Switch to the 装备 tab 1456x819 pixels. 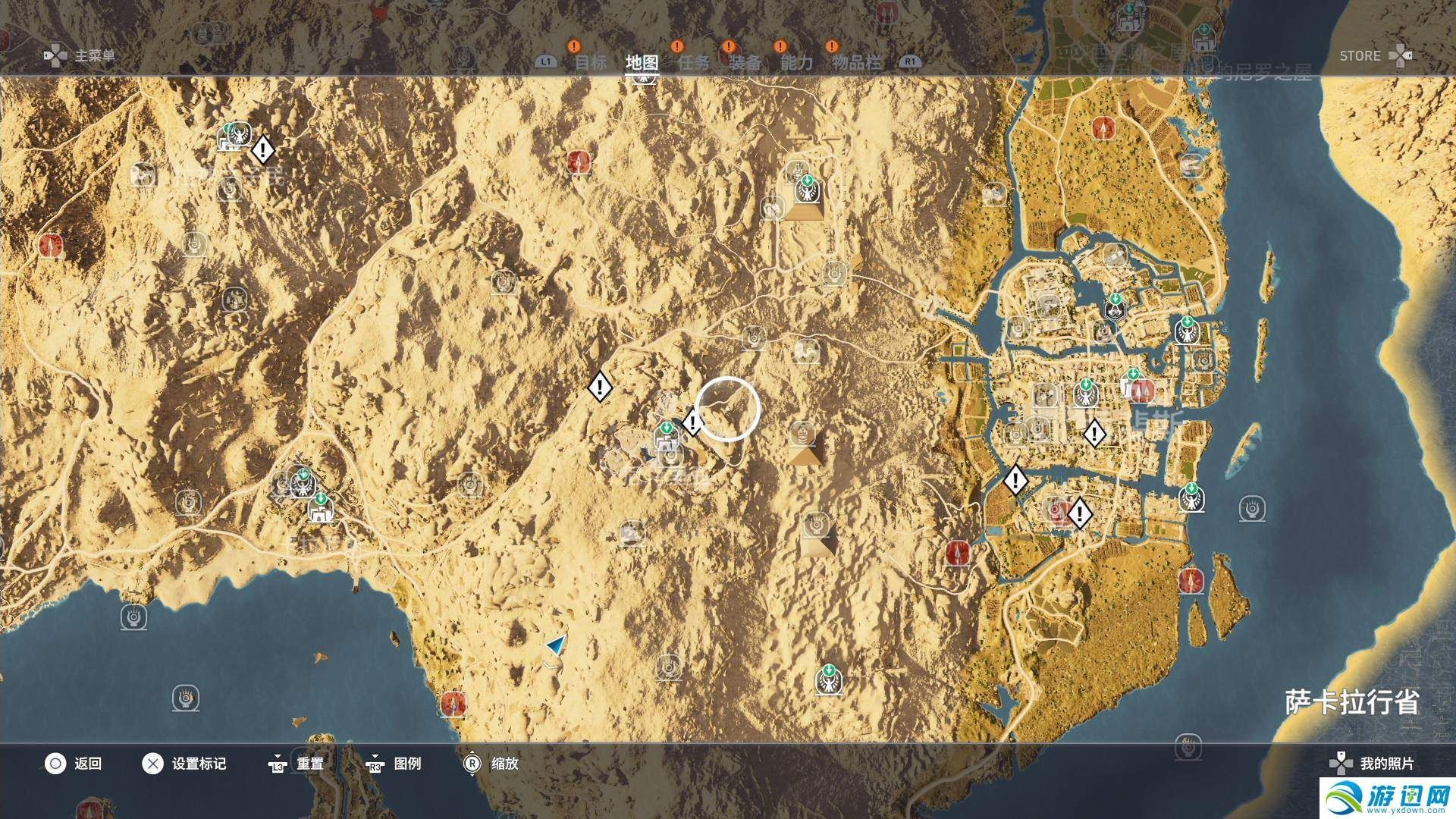point(745,62)
